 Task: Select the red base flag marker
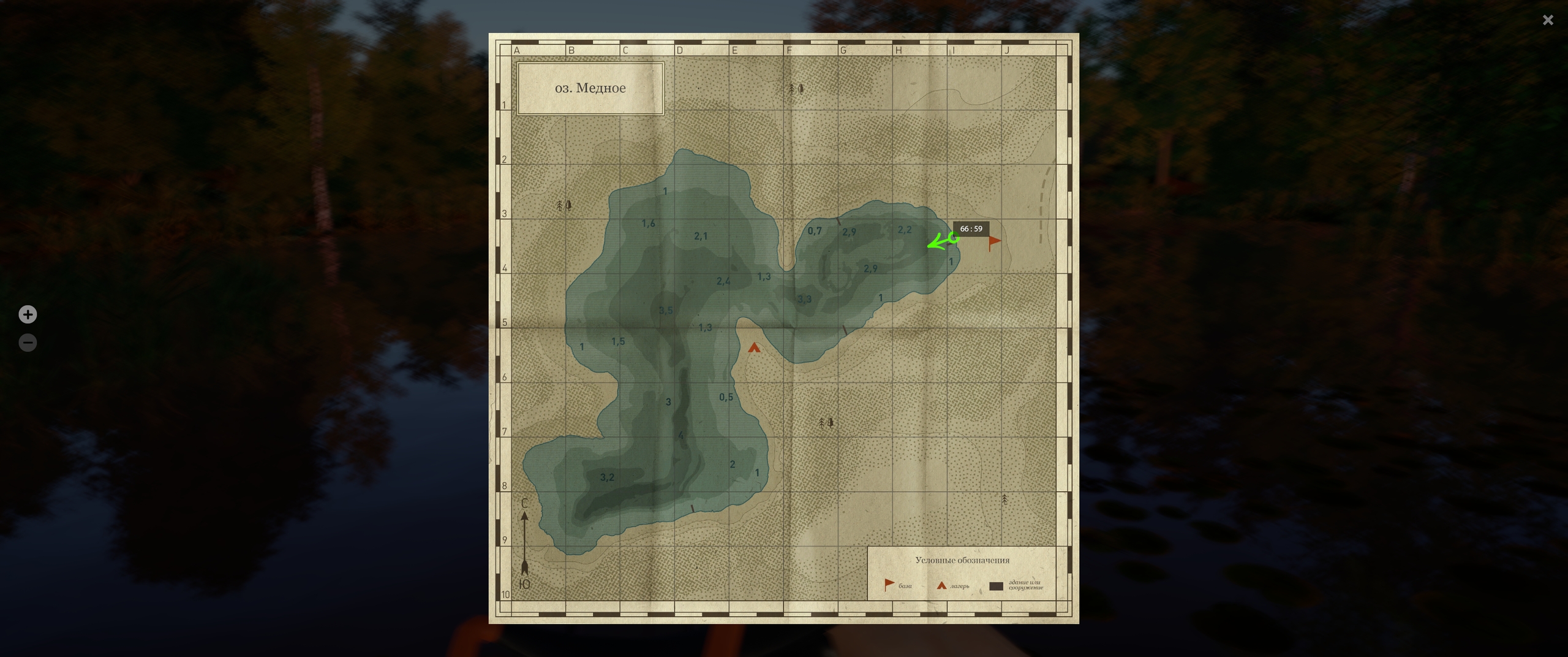click(993, 242)
